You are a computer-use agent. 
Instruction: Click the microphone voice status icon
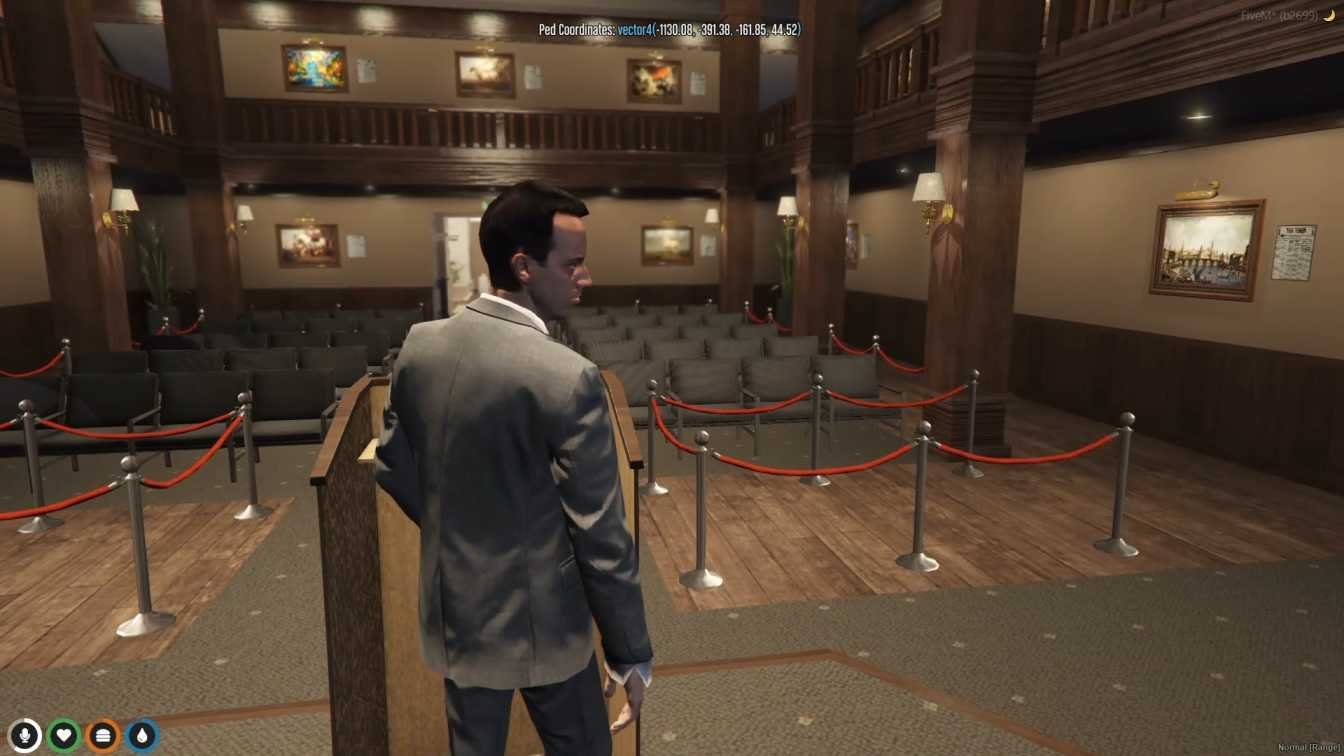pos(24,736)
